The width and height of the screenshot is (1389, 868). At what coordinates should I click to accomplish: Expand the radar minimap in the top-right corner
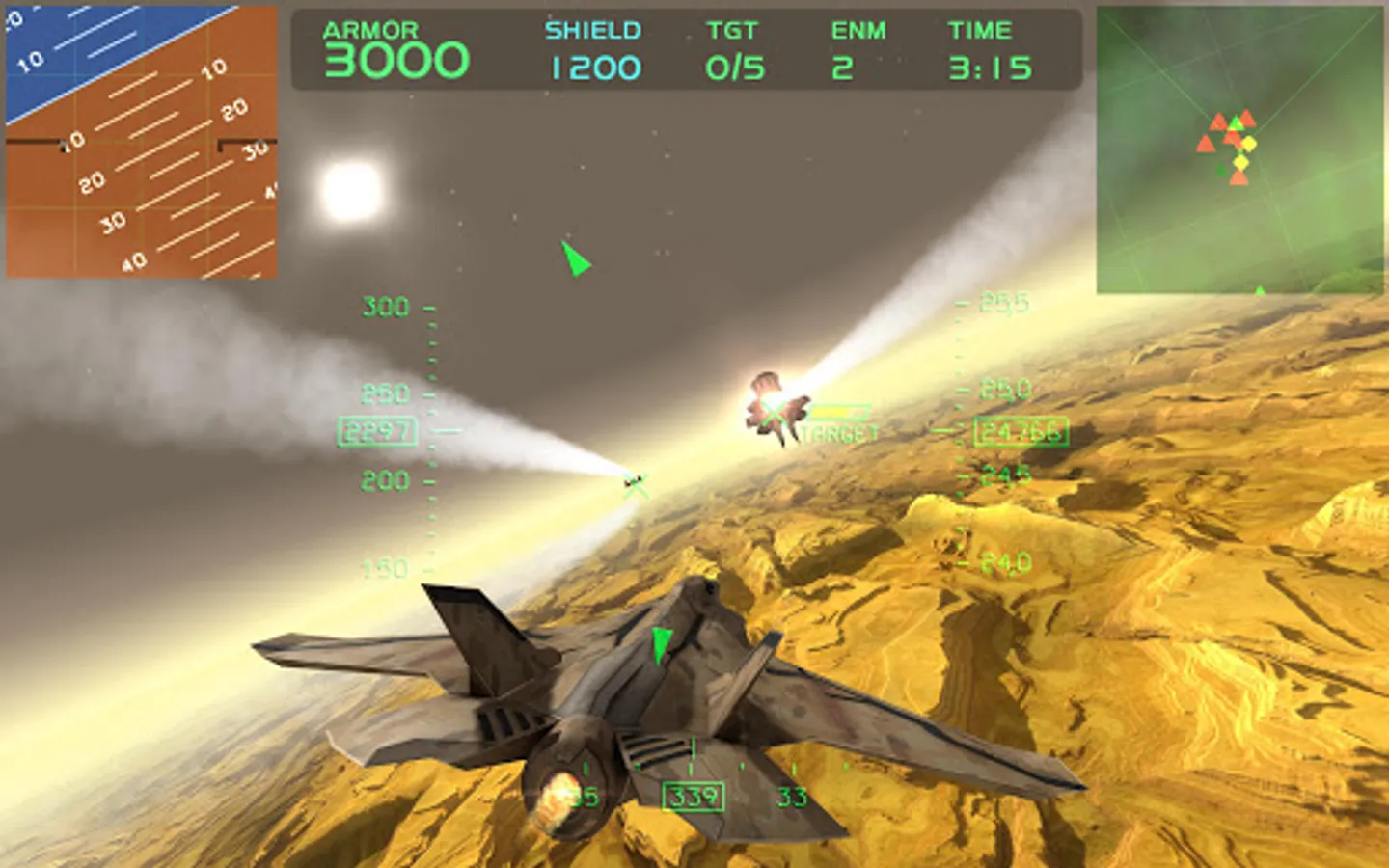[1239, 149]
